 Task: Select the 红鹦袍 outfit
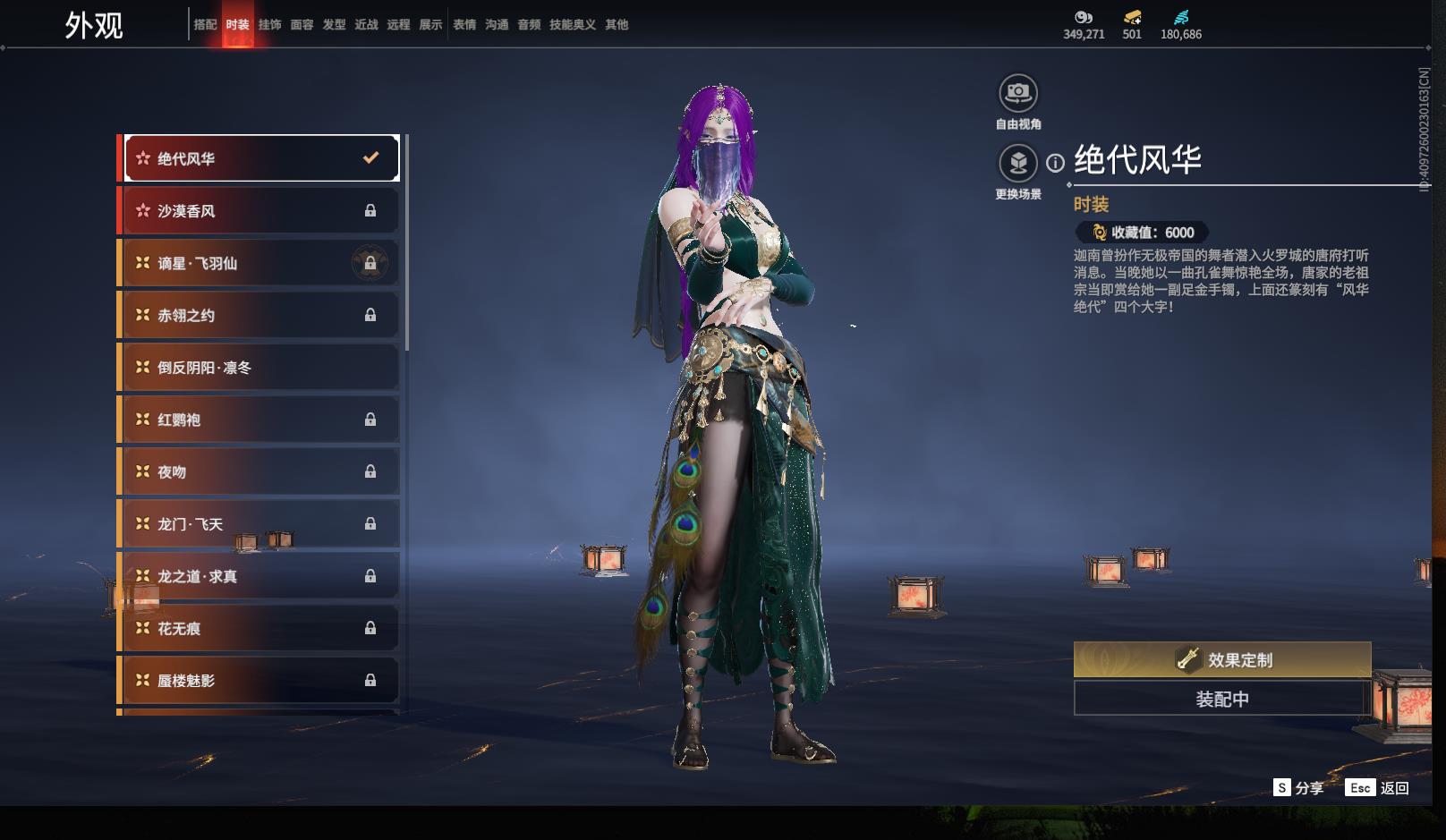pyautogui.click(x=259, y=420)
